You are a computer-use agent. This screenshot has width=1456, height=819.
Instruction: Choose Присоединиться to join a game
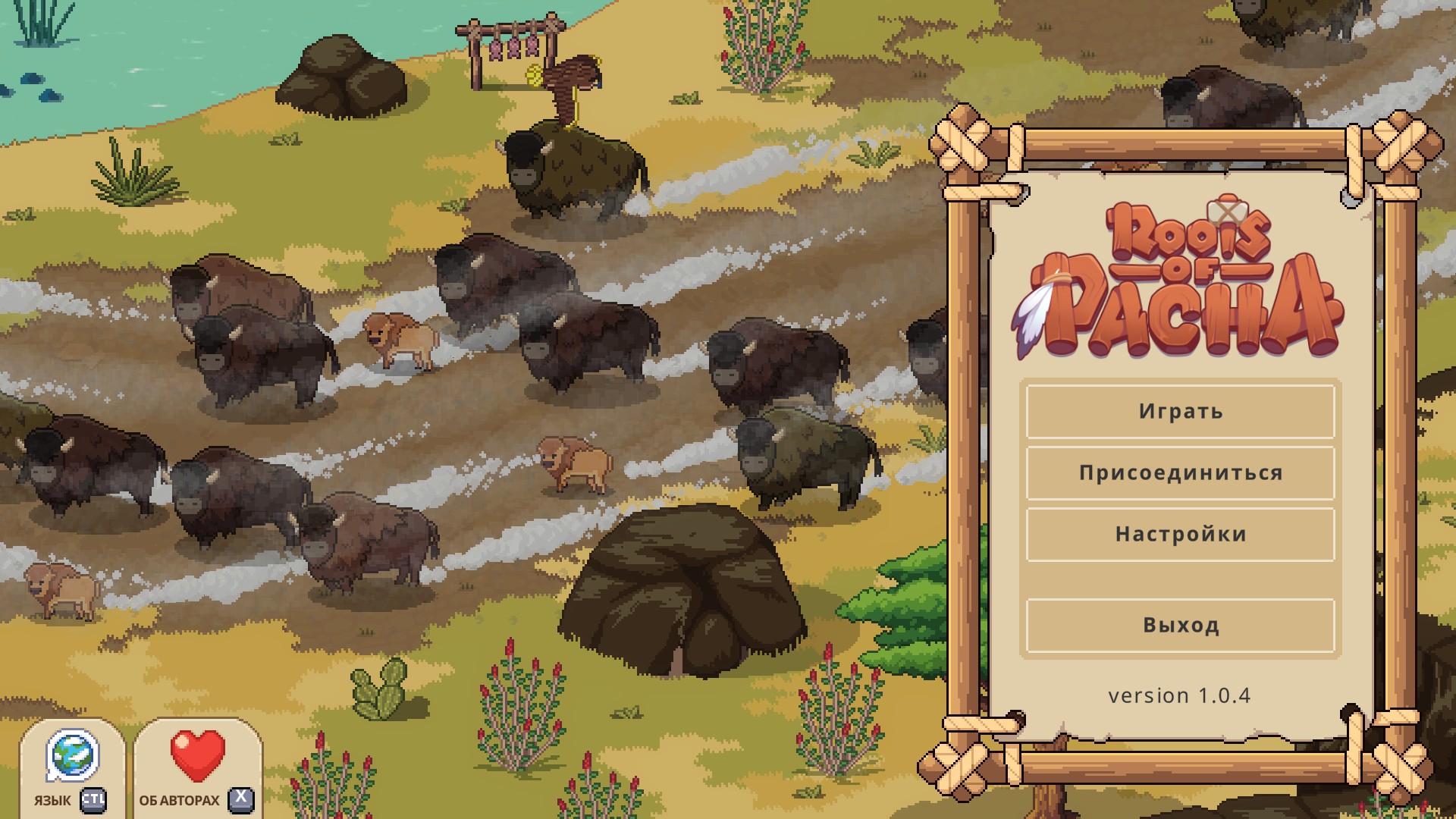pos(1180,473)
